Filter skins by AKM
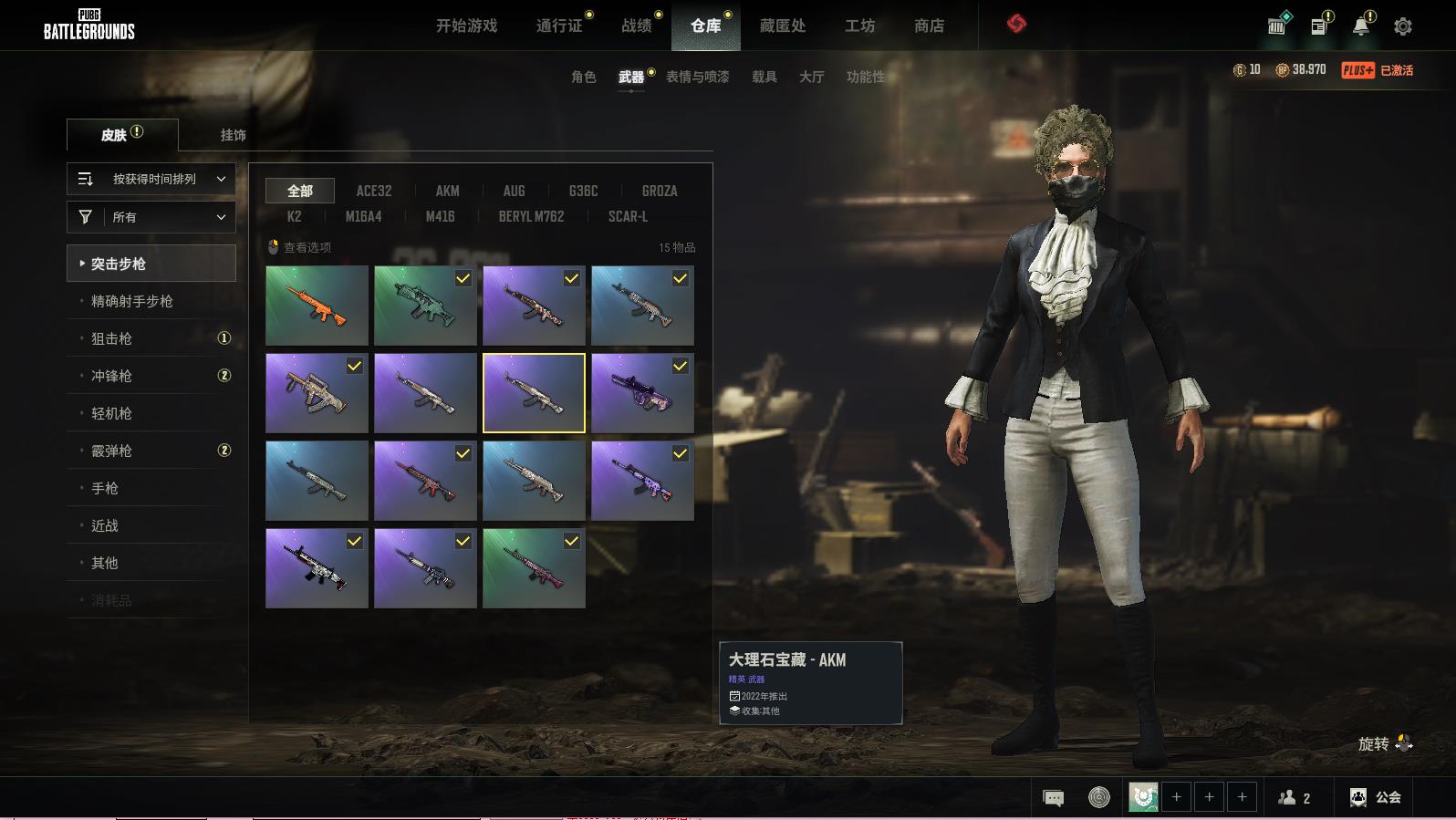 (x=447, y=191)
